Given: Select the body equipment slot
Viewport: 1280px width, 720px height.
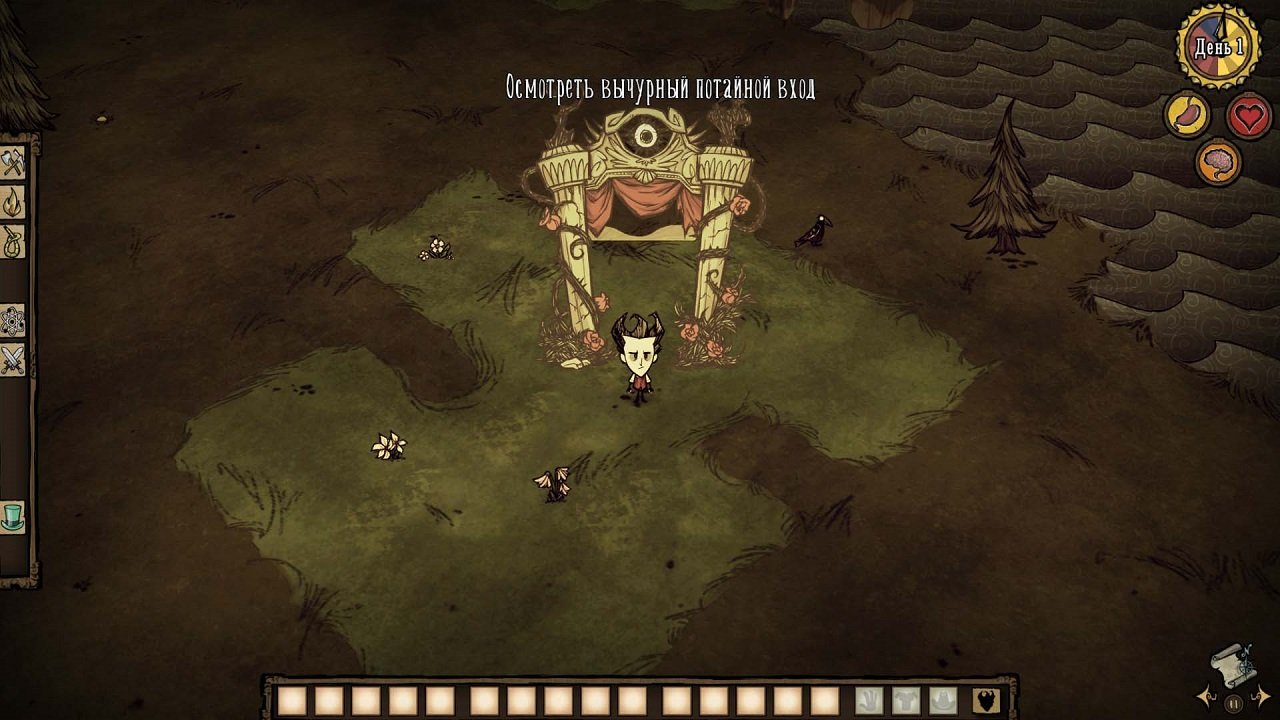Looking at the screenshot, I should pyautogui.click(x=907, y=699).
